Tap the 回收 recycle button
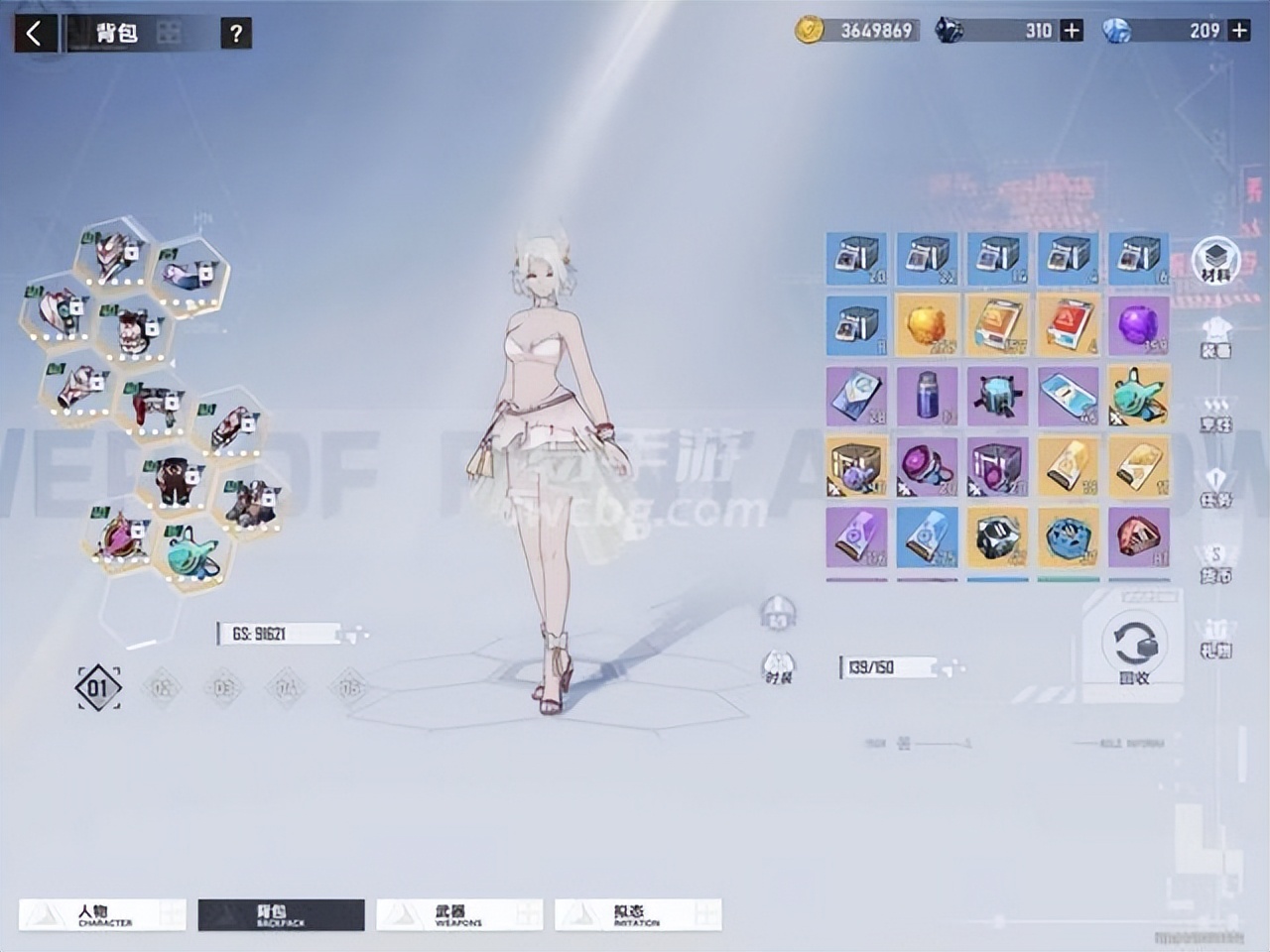1270x952 pixels. (1134, 650)
